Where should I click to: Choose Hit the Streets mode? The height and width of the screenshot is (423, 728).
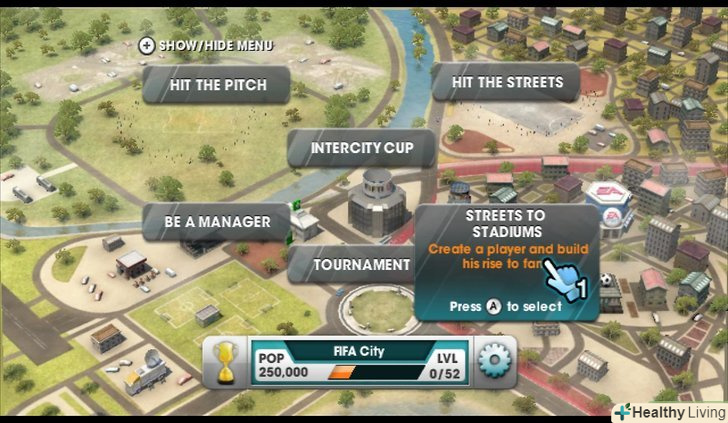507,82
